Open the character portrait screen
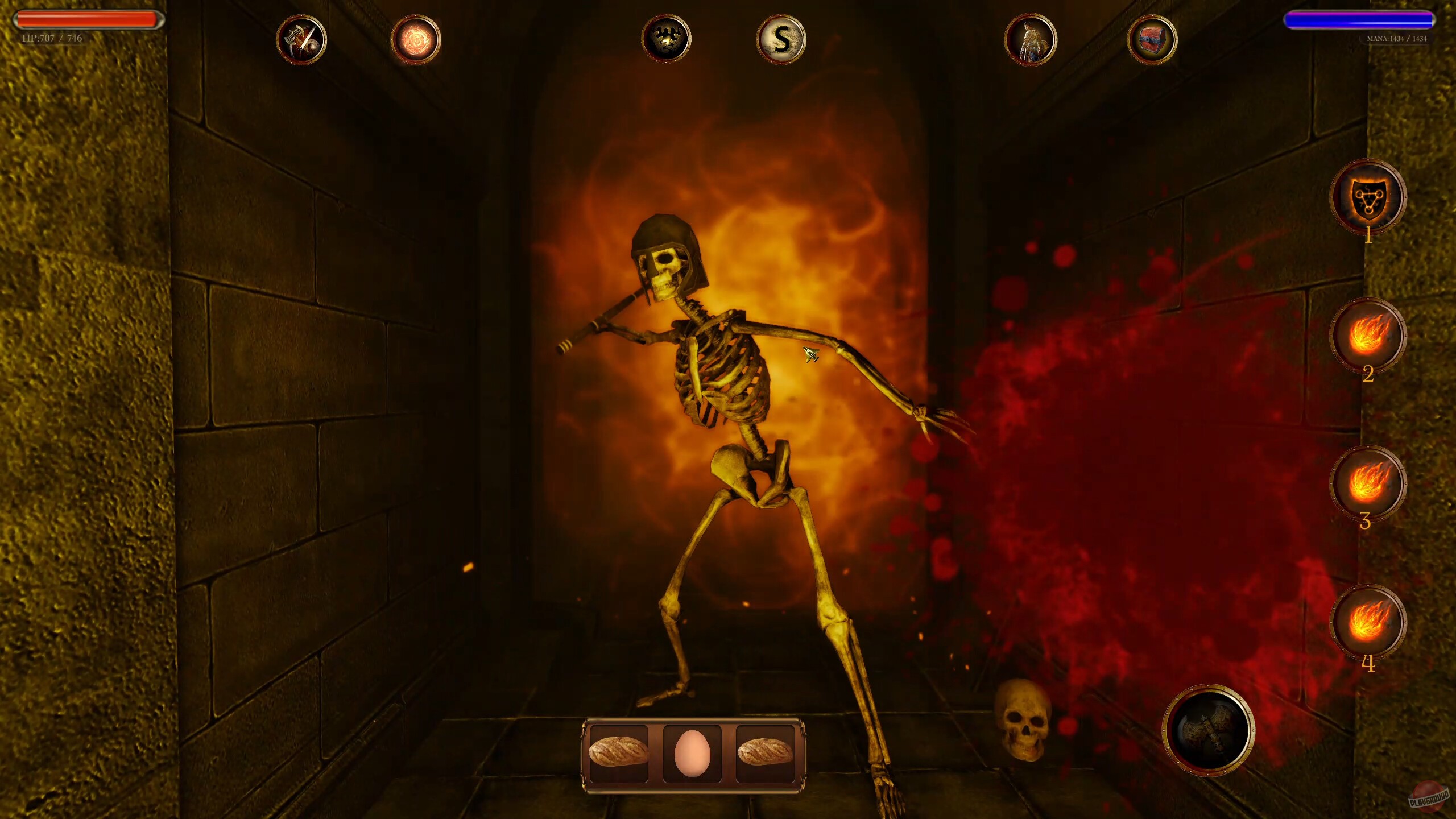Viewport: 1456px width, 819px height. (1032, 40)
